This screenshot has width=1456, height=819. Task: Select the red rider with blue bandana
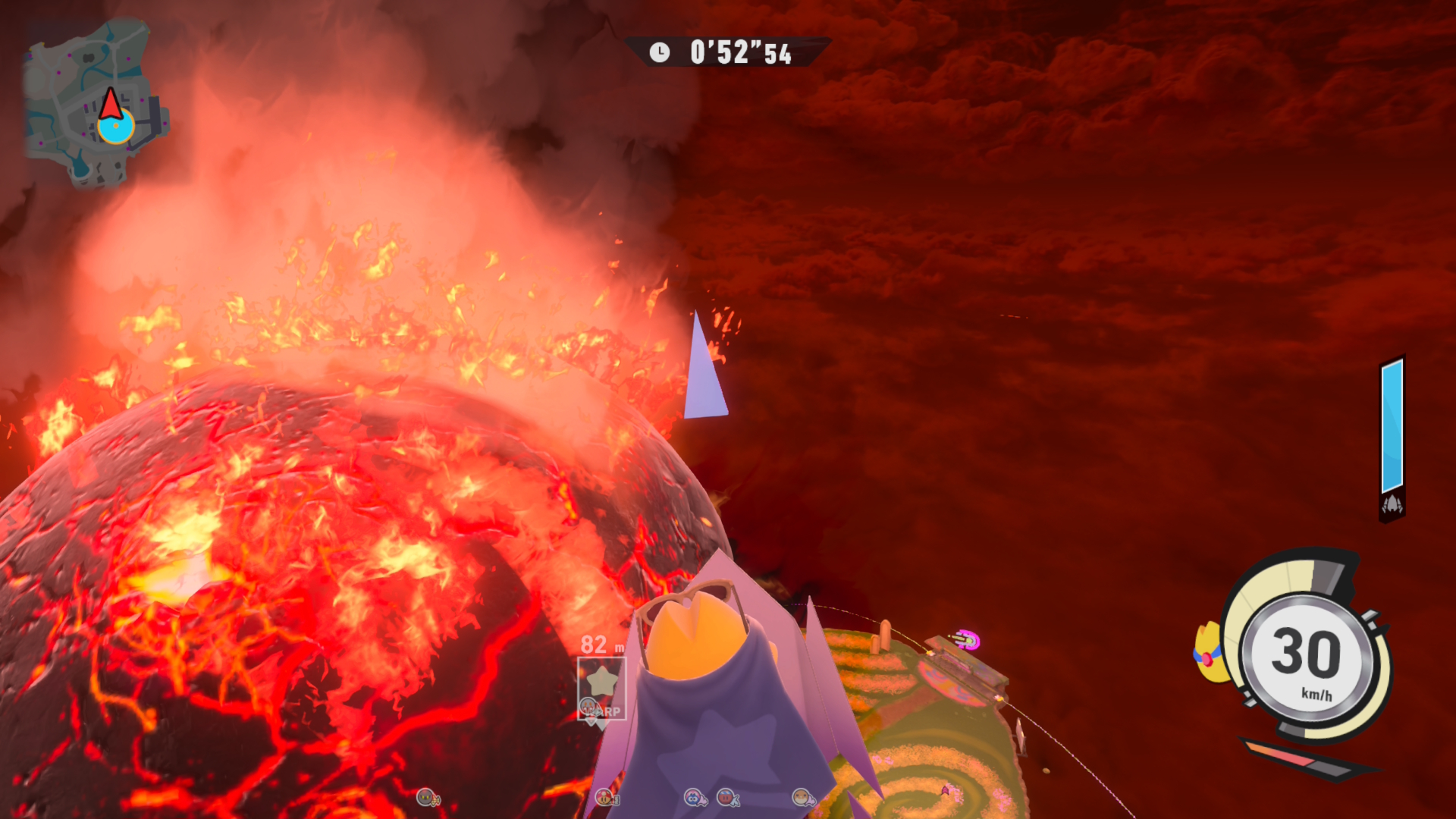727,797
